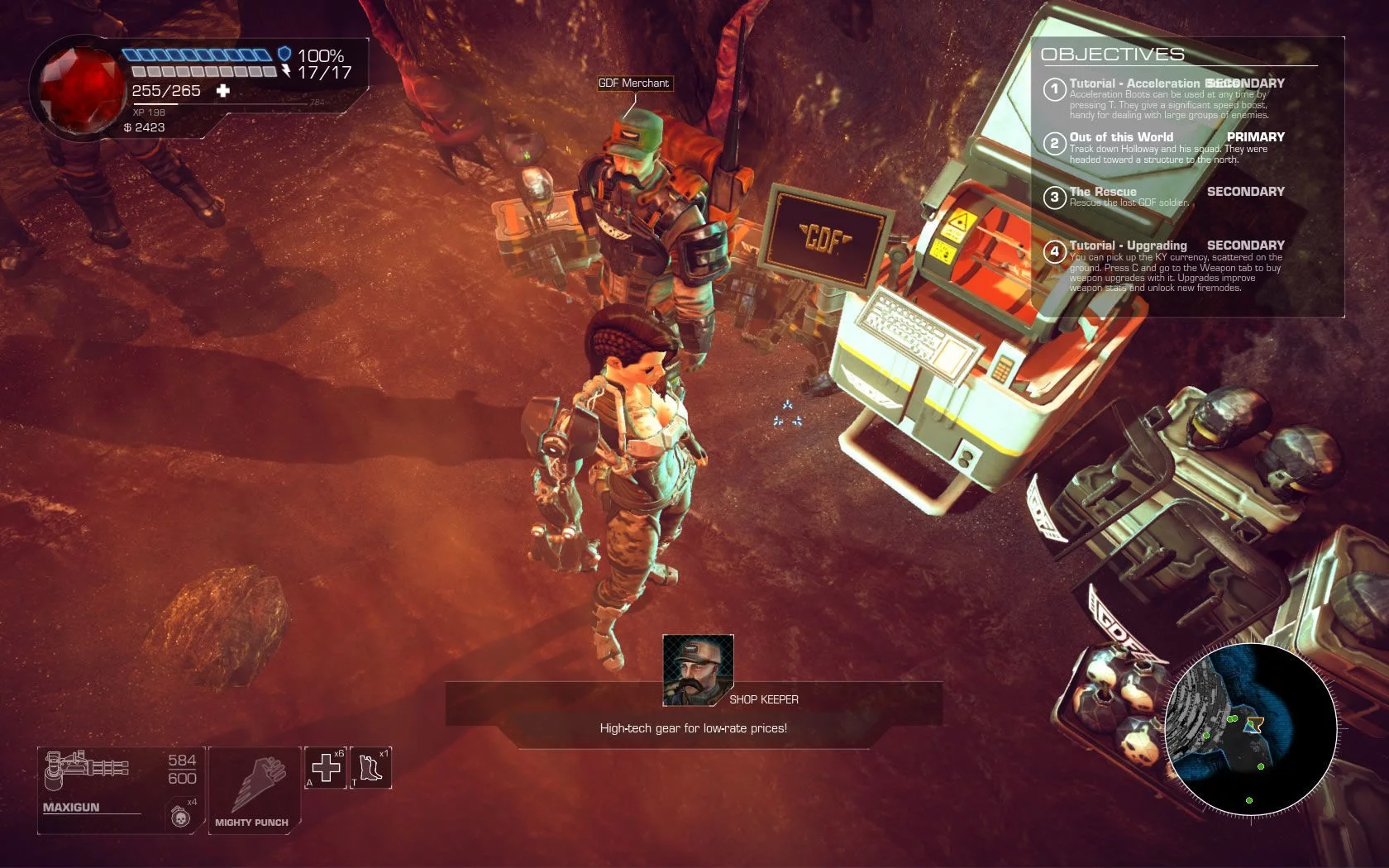Image resolution: width=1389 pixels, height=868 pixels.
Task: Open the circular minimap
Action: (1251, 728)
